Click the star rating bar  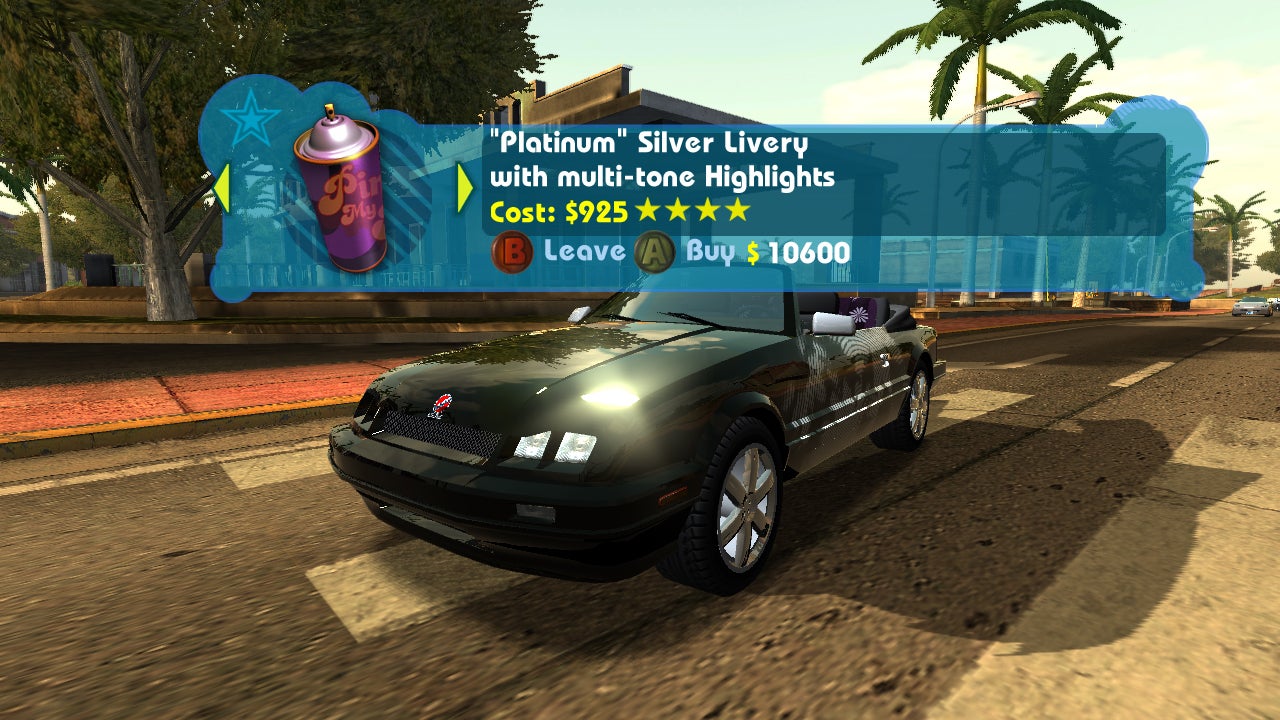[690, 211]
